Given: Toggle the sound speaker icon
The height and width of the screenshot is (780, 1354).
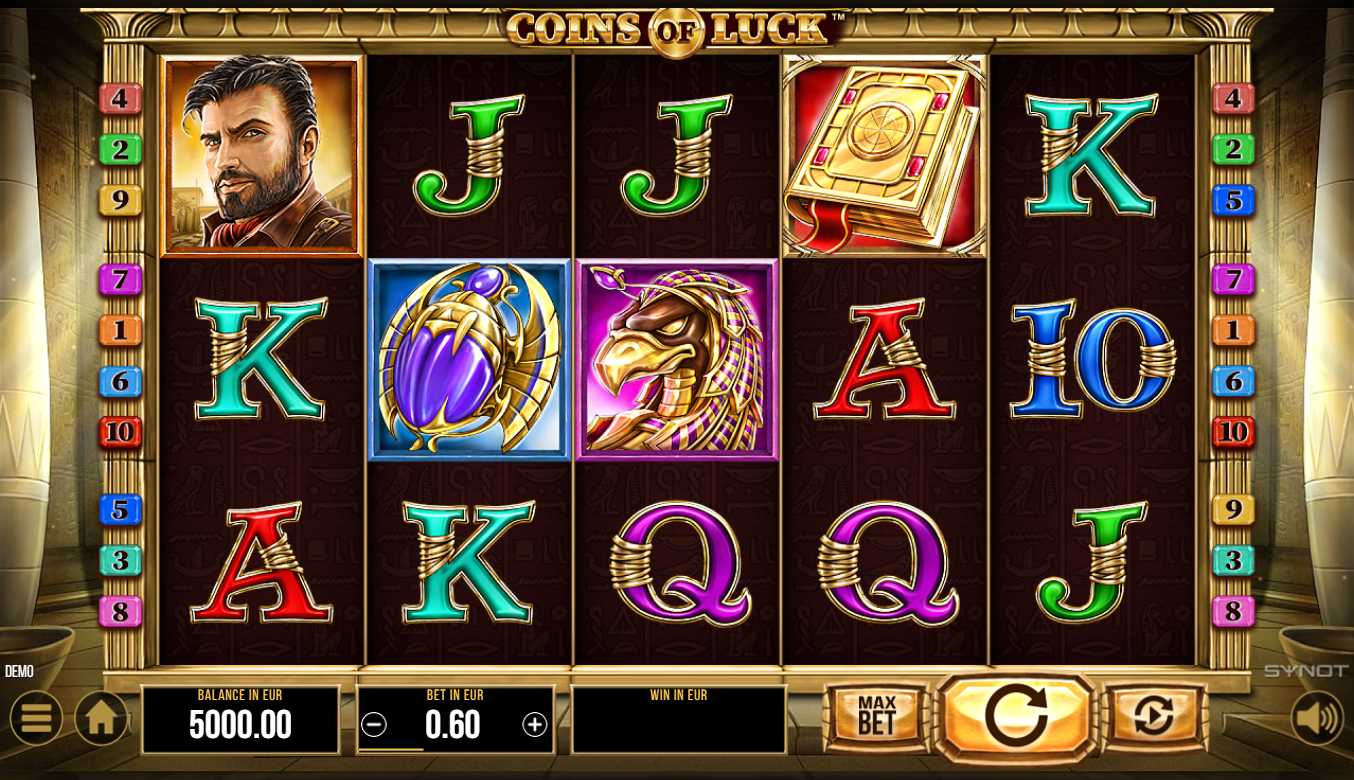Looking at the screenshot, I should 1316,718.
